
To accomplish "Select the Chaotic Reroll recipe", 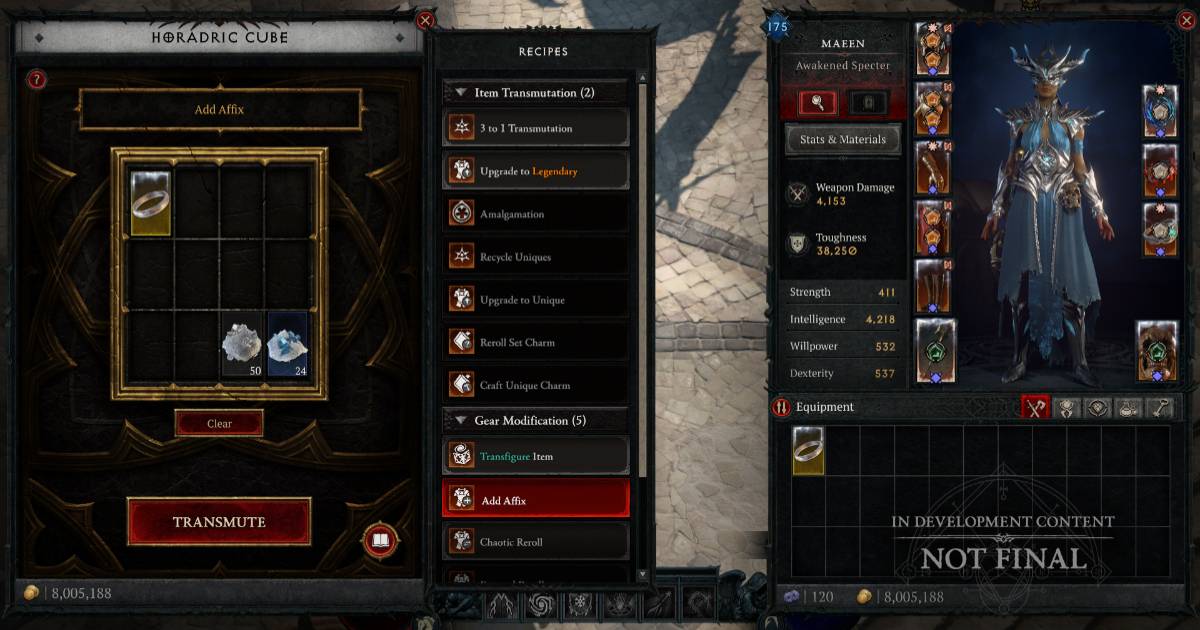I will (x=536, y=542).
